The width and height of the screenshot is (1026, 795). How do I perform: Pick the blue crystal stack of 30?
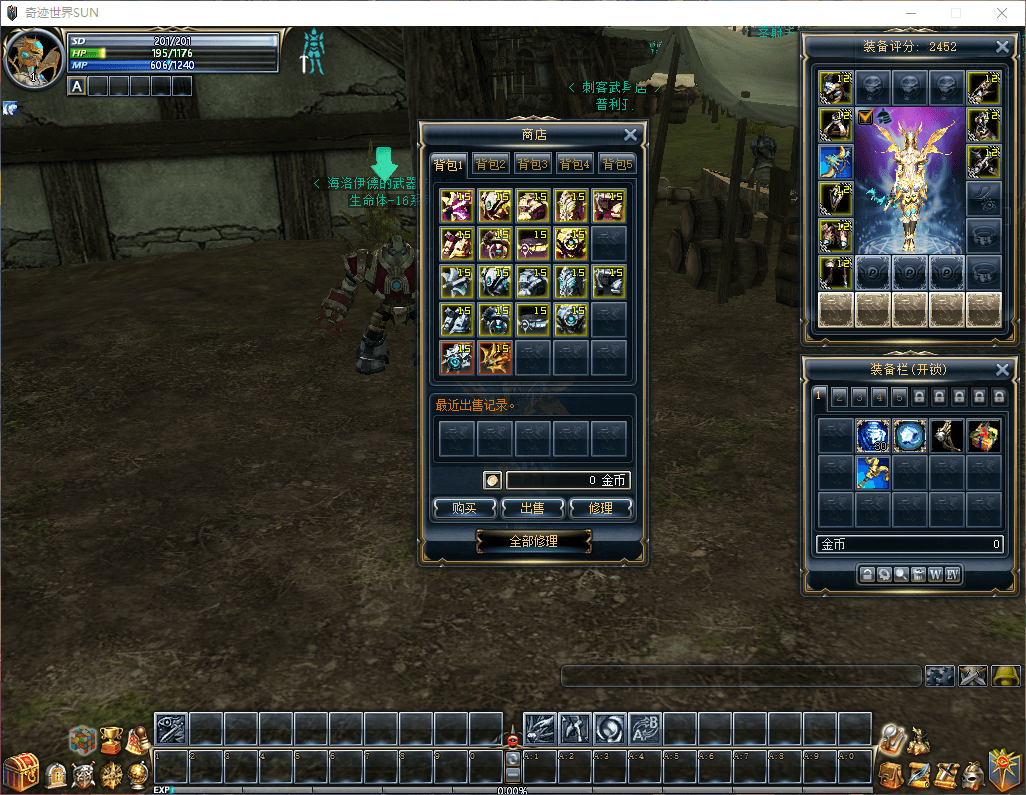click(873, 436)
